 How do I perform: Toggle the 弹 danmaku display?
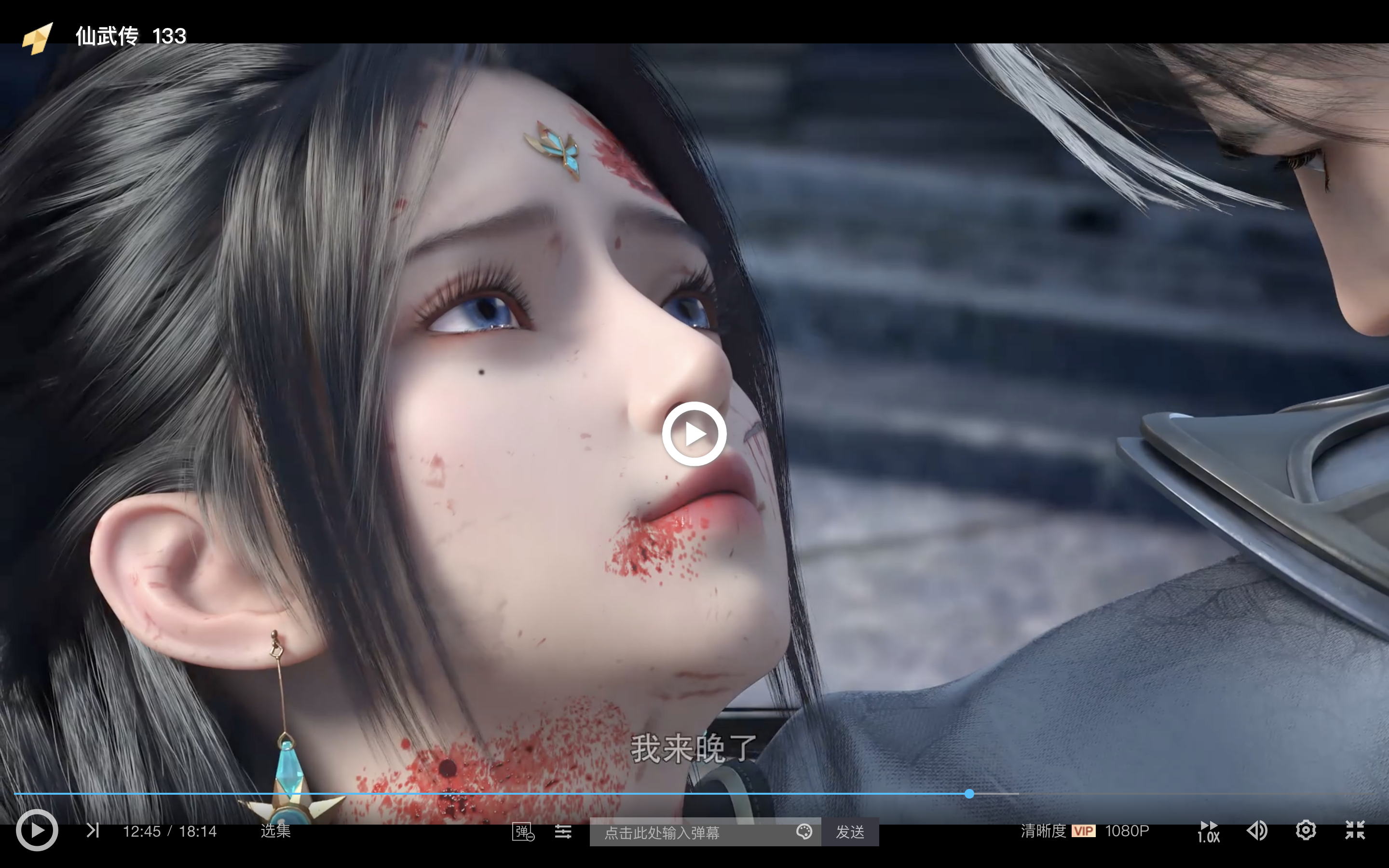click(523, 832)
